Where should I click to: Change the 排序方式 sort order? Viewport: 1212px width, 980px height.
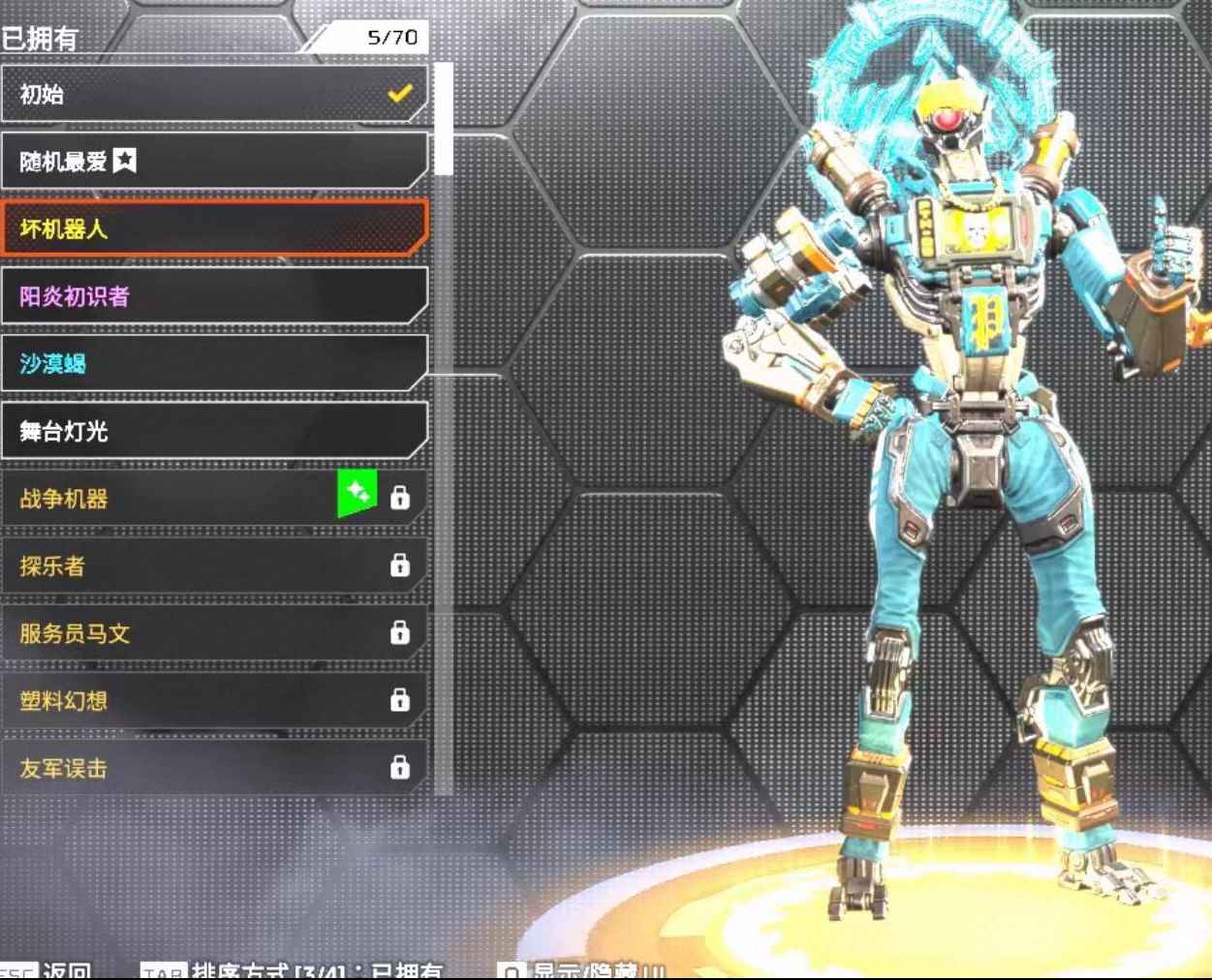point(291,970)
